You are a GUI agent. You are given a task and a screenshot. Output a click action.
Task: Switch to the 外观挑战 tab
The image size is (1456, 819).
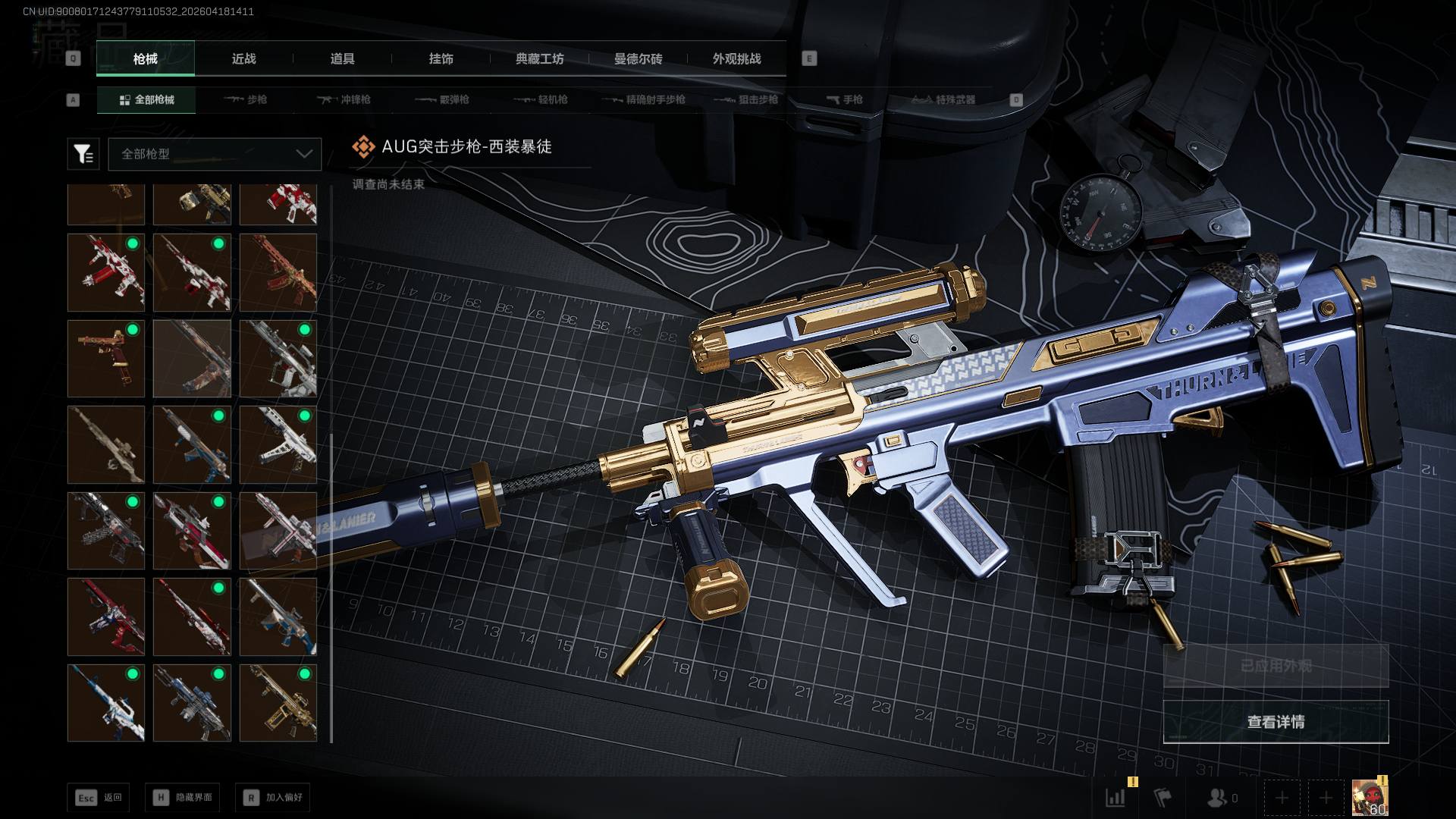pyautogui.click(x=736, y=59)
